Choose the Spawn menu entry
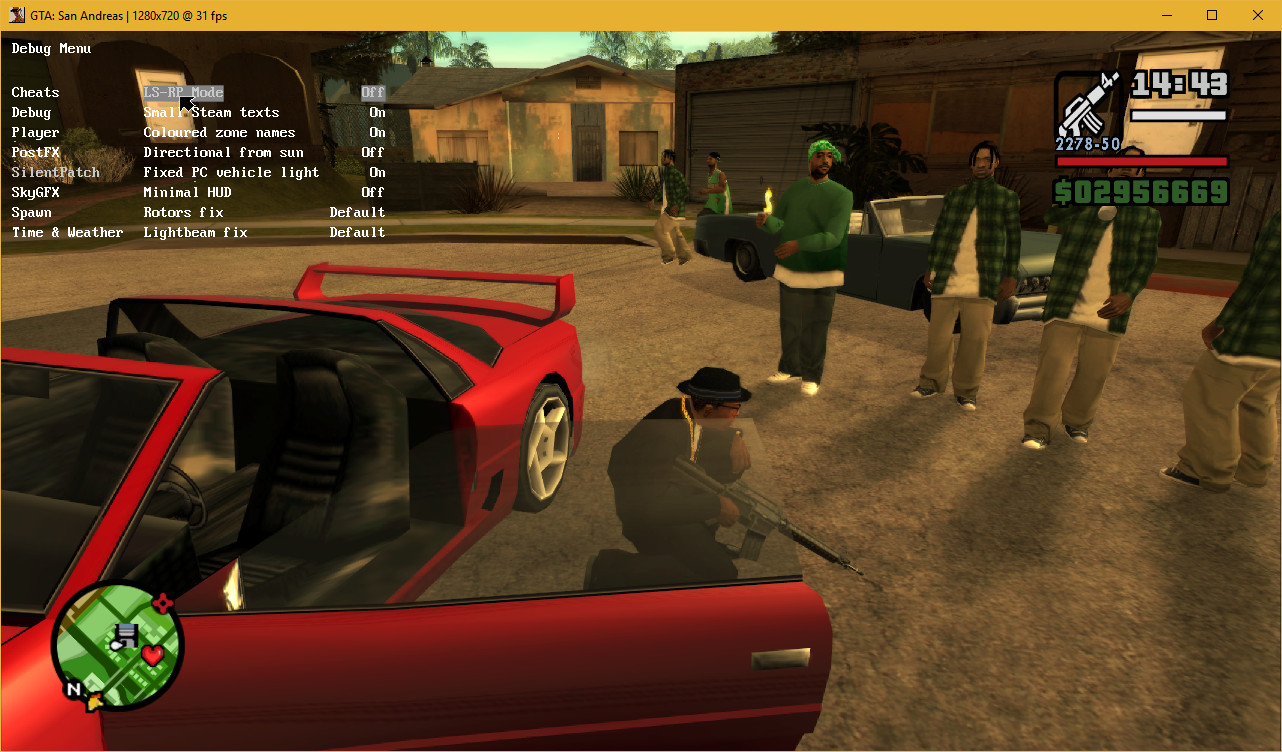Viewport: 1282px width, 752px height. tap(31, 212)
